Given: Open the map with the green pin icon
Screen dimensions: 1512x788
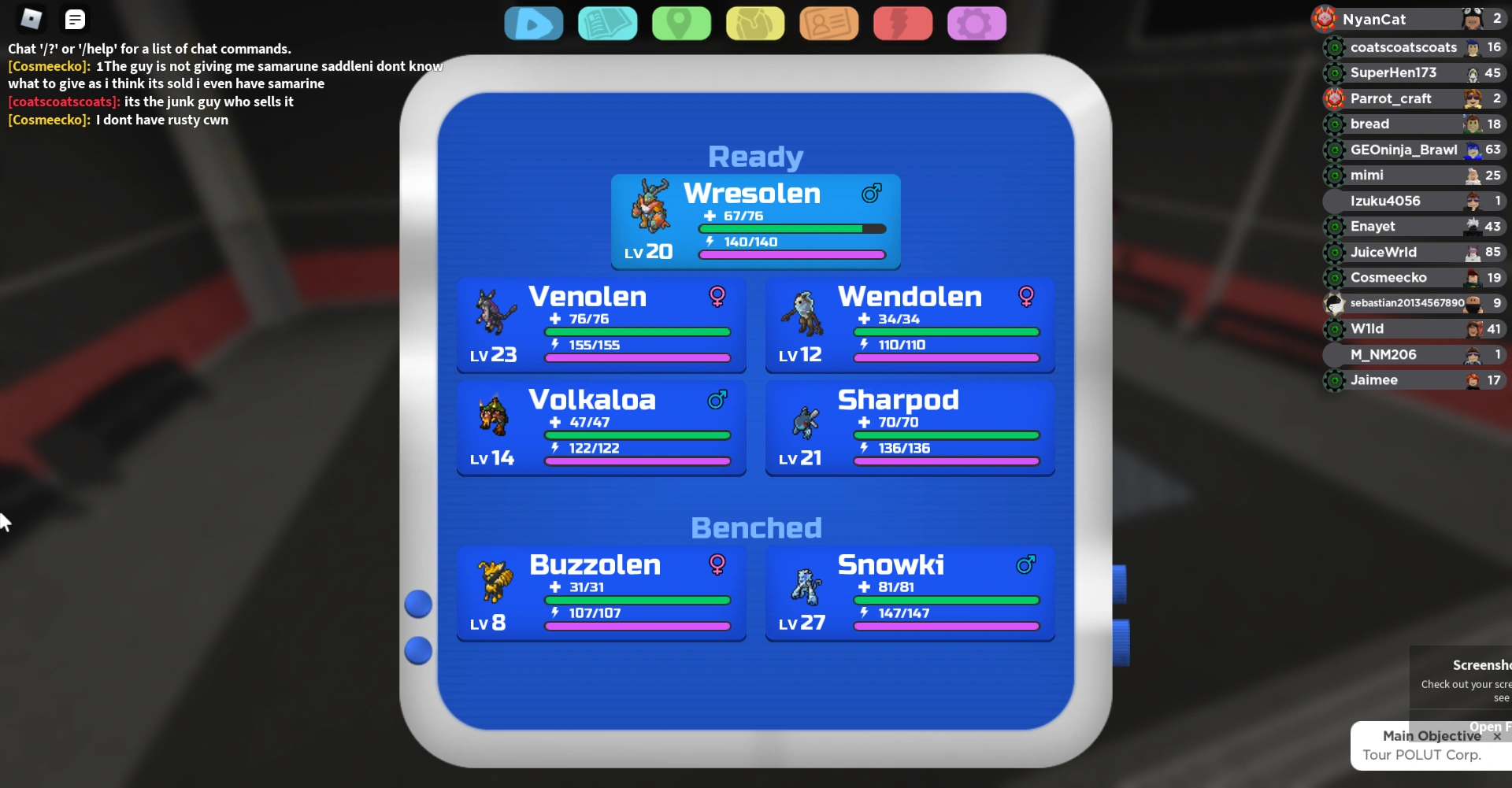Looking at the screenshot, I should 681,24.
